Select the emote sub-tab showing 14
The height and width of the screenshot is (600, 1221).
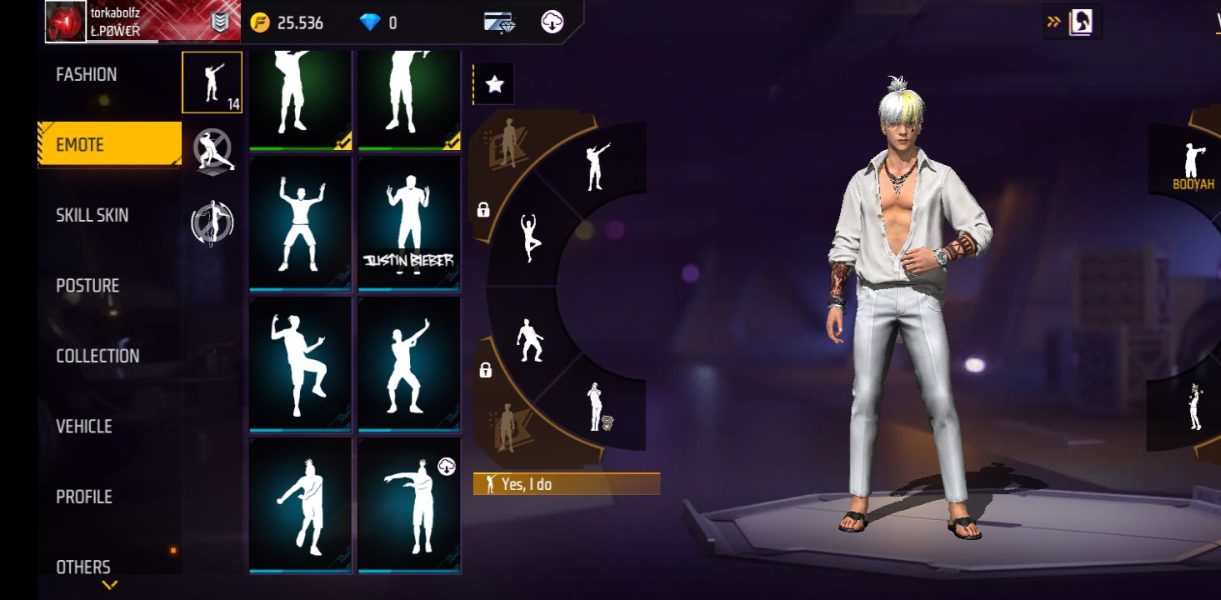(x=212, y=83)
